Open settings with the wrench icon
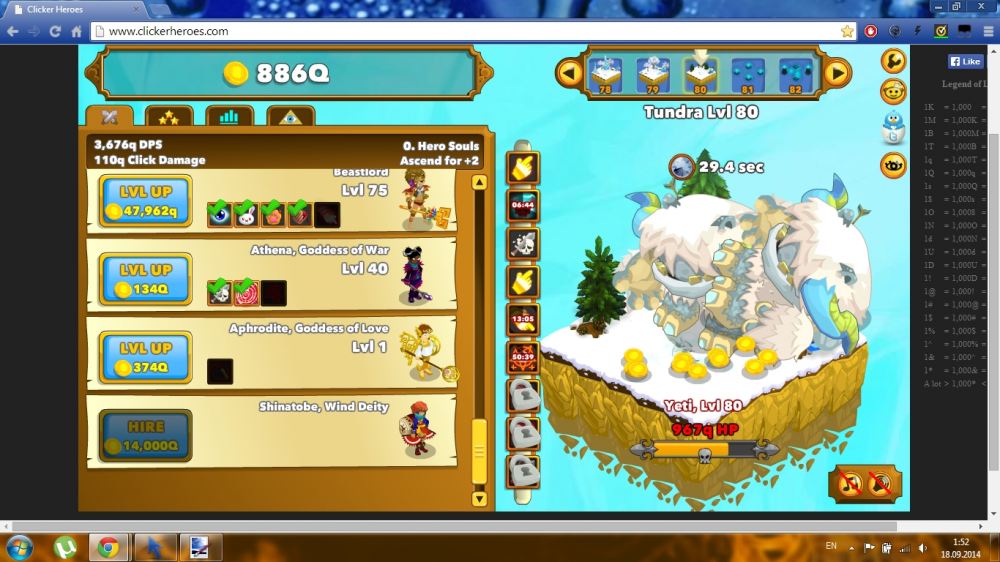The width and height of the screenshot is (1000, 562). pyautogui.click(x=893, y=61)
